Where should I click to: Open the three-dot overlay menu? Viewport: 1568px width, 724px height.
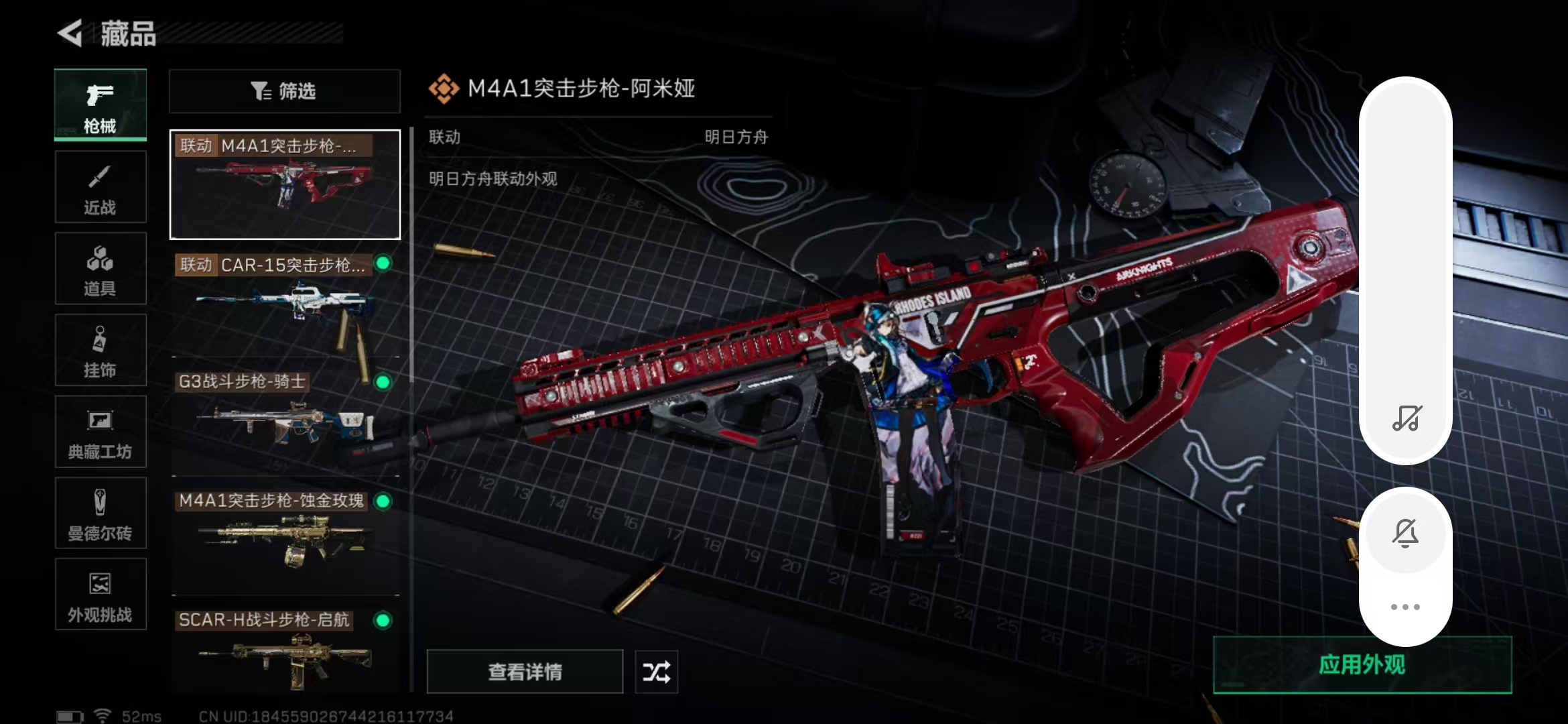[1405, 607]
